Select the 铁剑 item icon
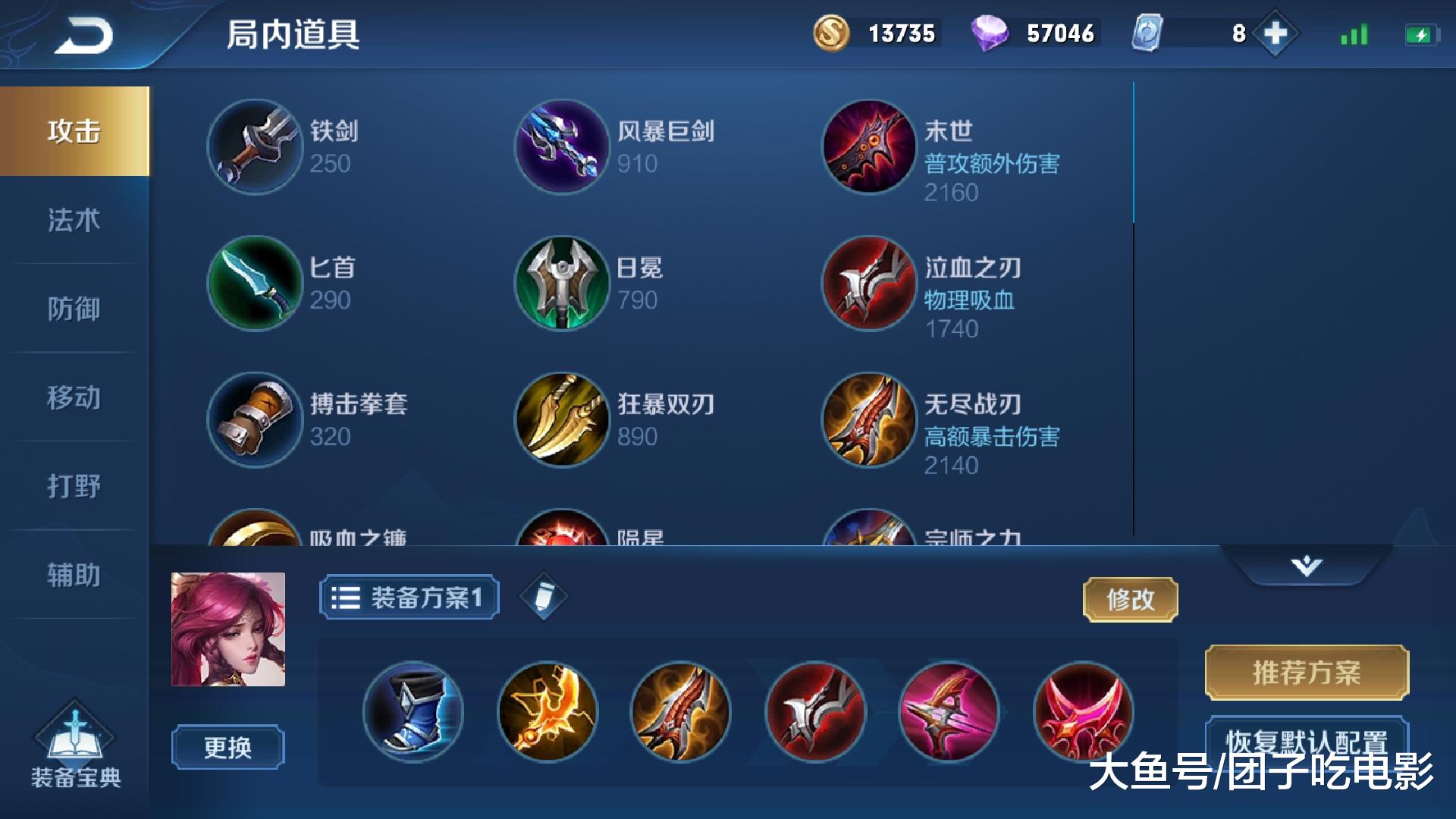Viewport: 1456px width, 819px height. [x=254, y=146]
